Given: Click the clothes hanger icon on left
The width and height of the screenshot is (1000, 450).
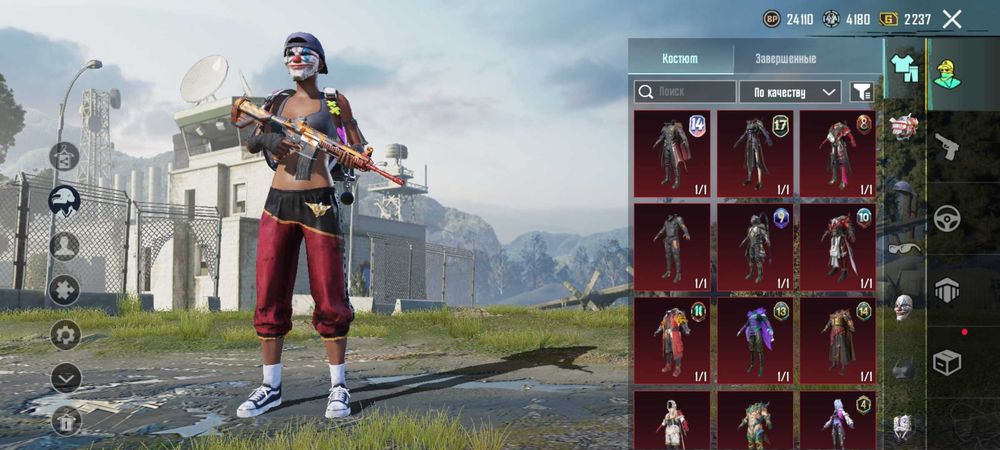Looking at the screenshot, I should click(65, 157).
